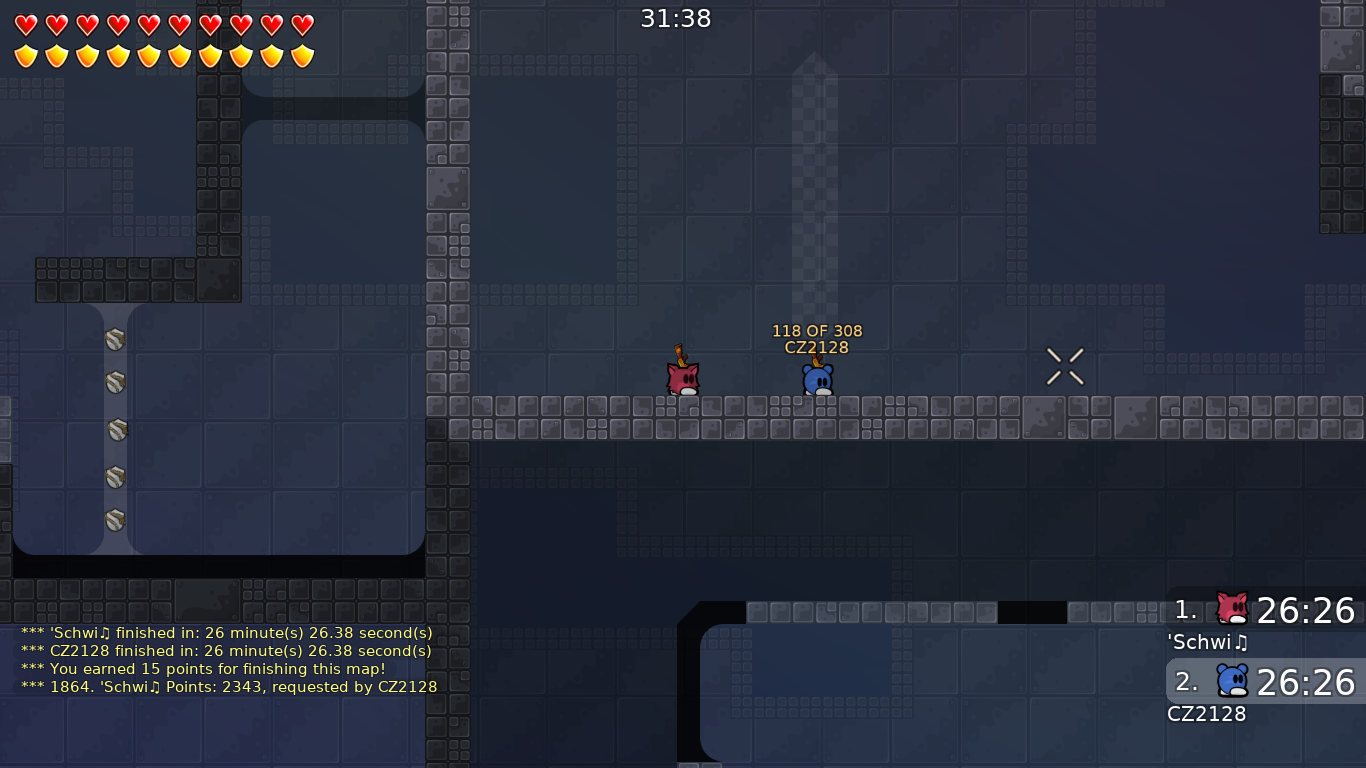
Task: Click the topmost screw decoration on the wall
Action: pyautogui.click(x=114, y=340)
